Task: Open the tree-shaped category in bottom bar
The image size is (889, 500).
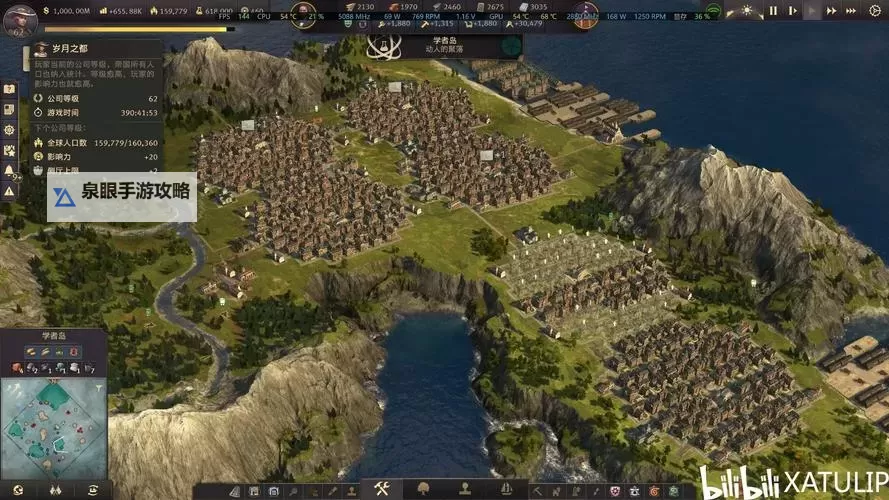Action: click(423, 489)
